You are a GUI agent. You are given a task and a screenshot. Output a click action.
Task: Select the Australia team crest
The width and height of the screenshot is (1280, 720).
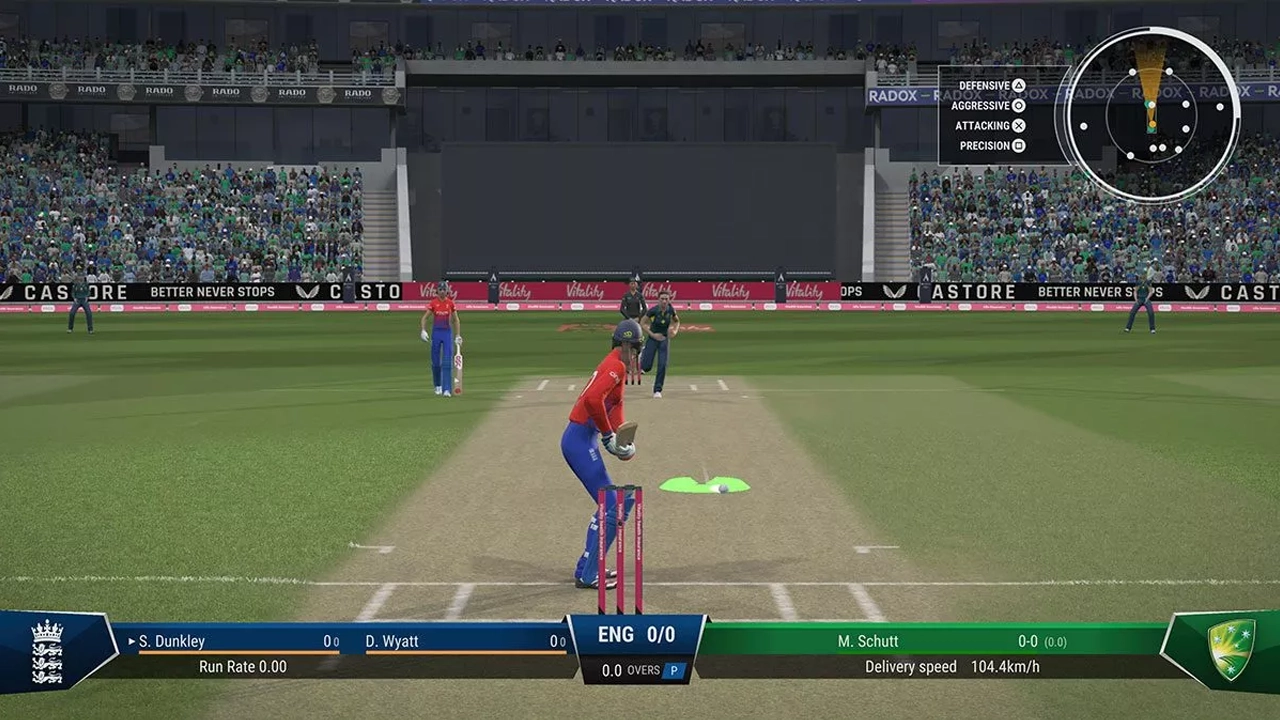pos(1230,649)
